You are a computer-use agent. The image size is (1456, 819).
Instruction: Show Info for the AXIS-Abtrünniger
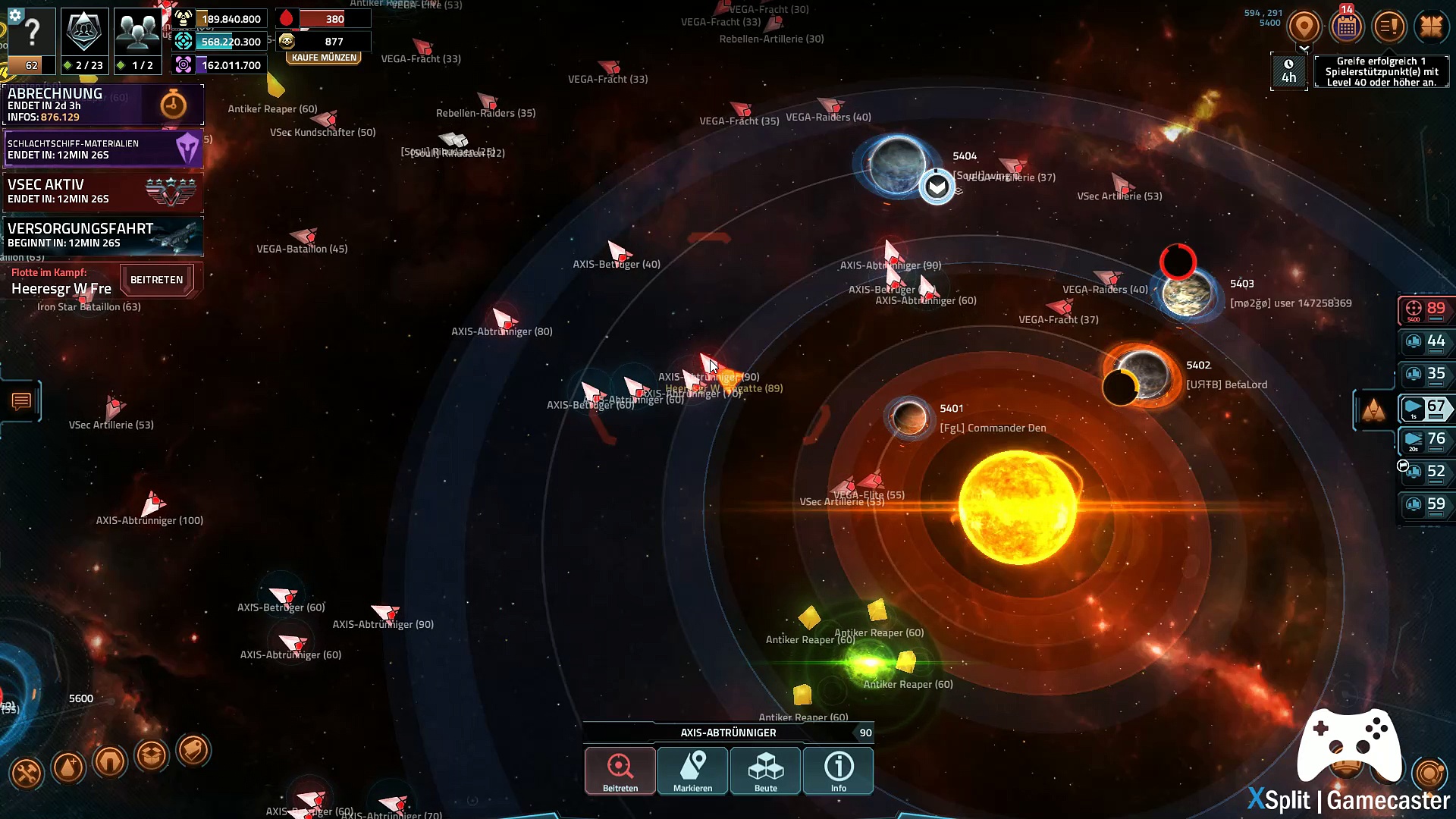click(x=838, y=770)
